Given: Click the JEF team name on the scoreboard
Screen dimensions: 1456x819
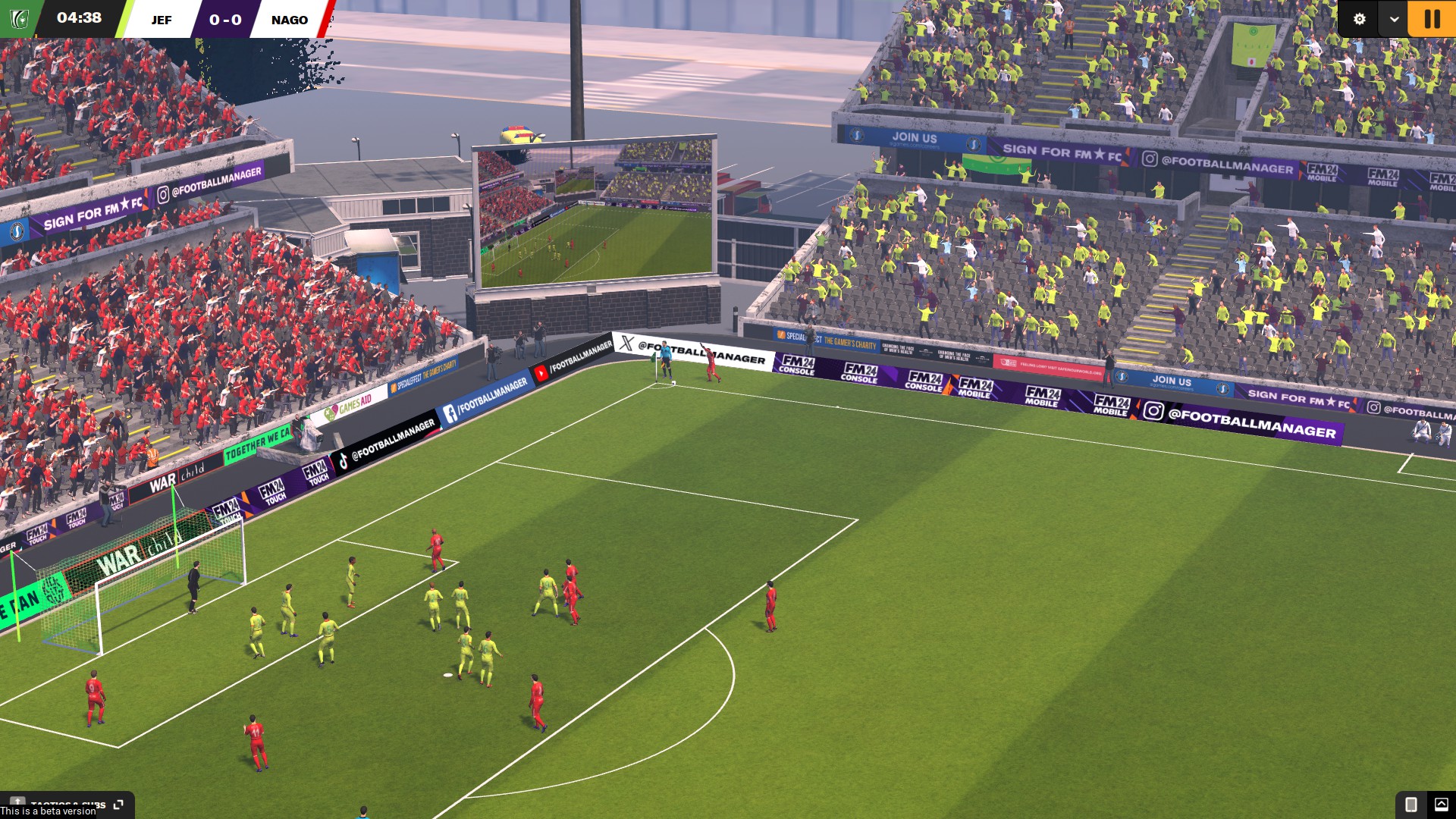Looking at the screenshot, I should tap(162, 20).
